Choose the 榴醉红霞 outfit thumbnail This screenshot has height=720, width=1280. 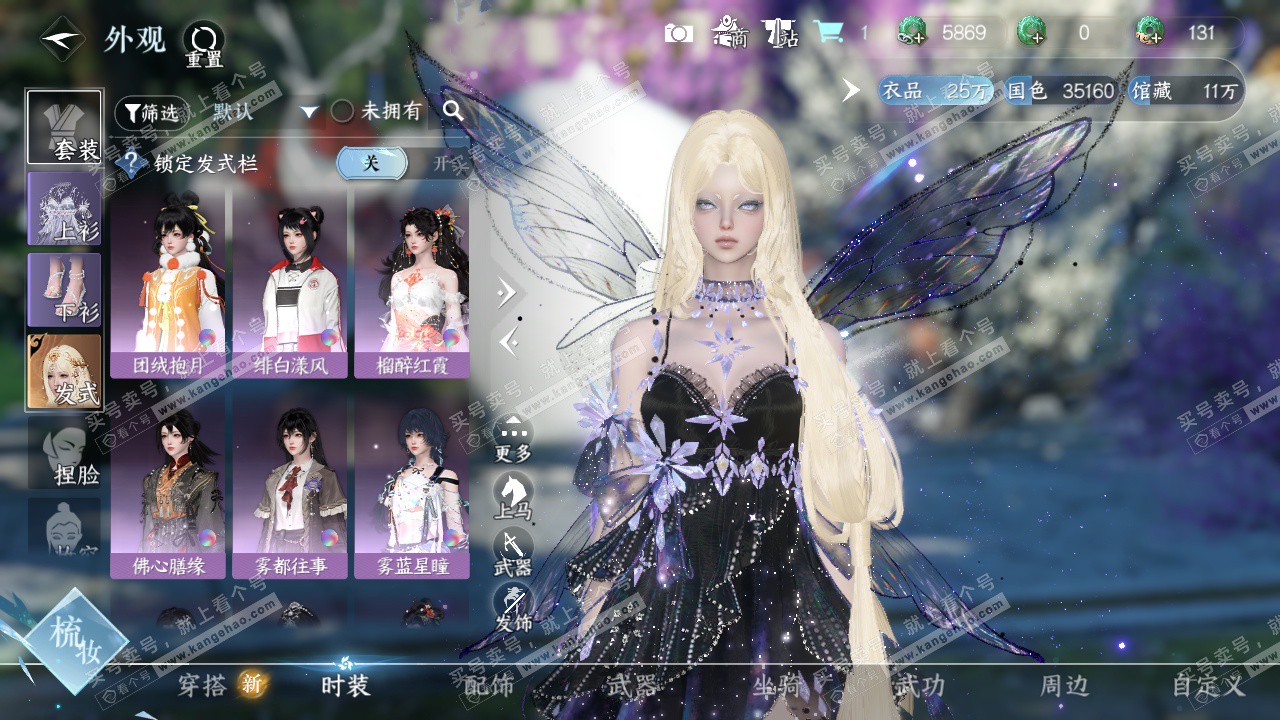tap(412, 281)
